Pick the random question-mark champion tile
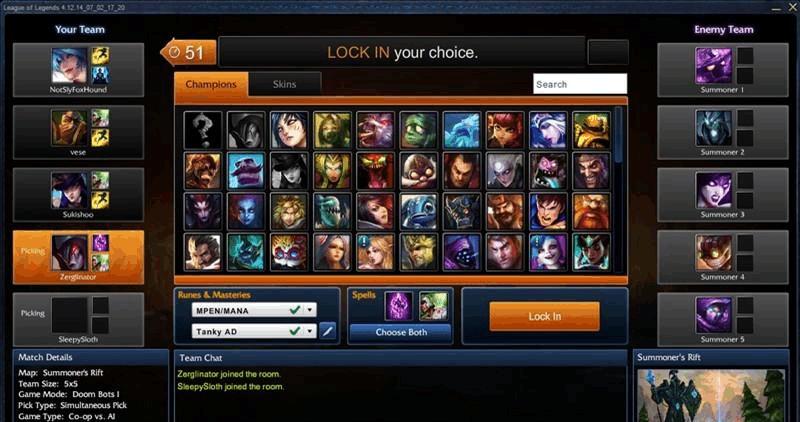Viewport: 800px width, 422px height. 203,129
